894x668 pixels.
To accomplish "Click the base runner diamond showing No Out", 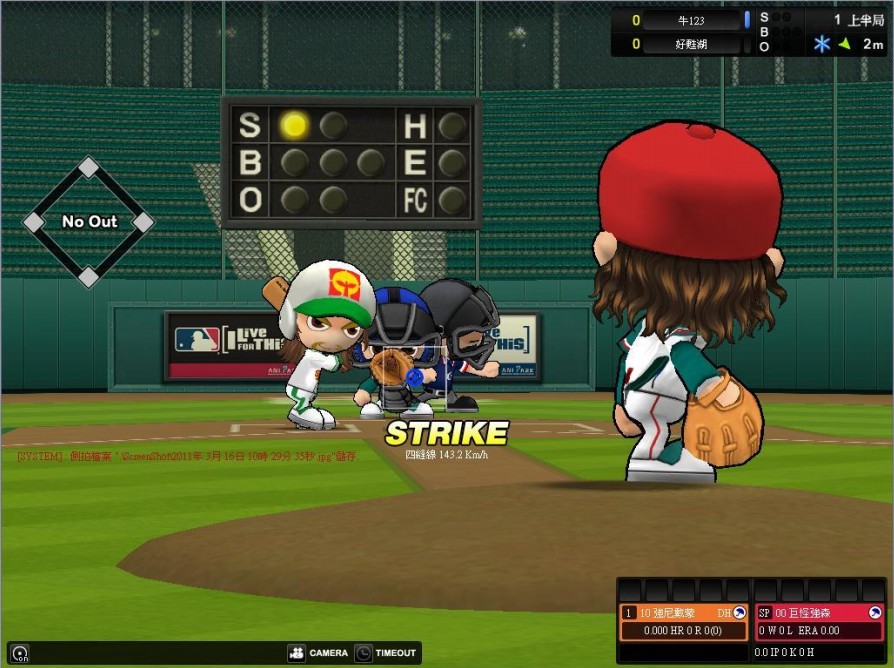I will (x=89, y=221).
